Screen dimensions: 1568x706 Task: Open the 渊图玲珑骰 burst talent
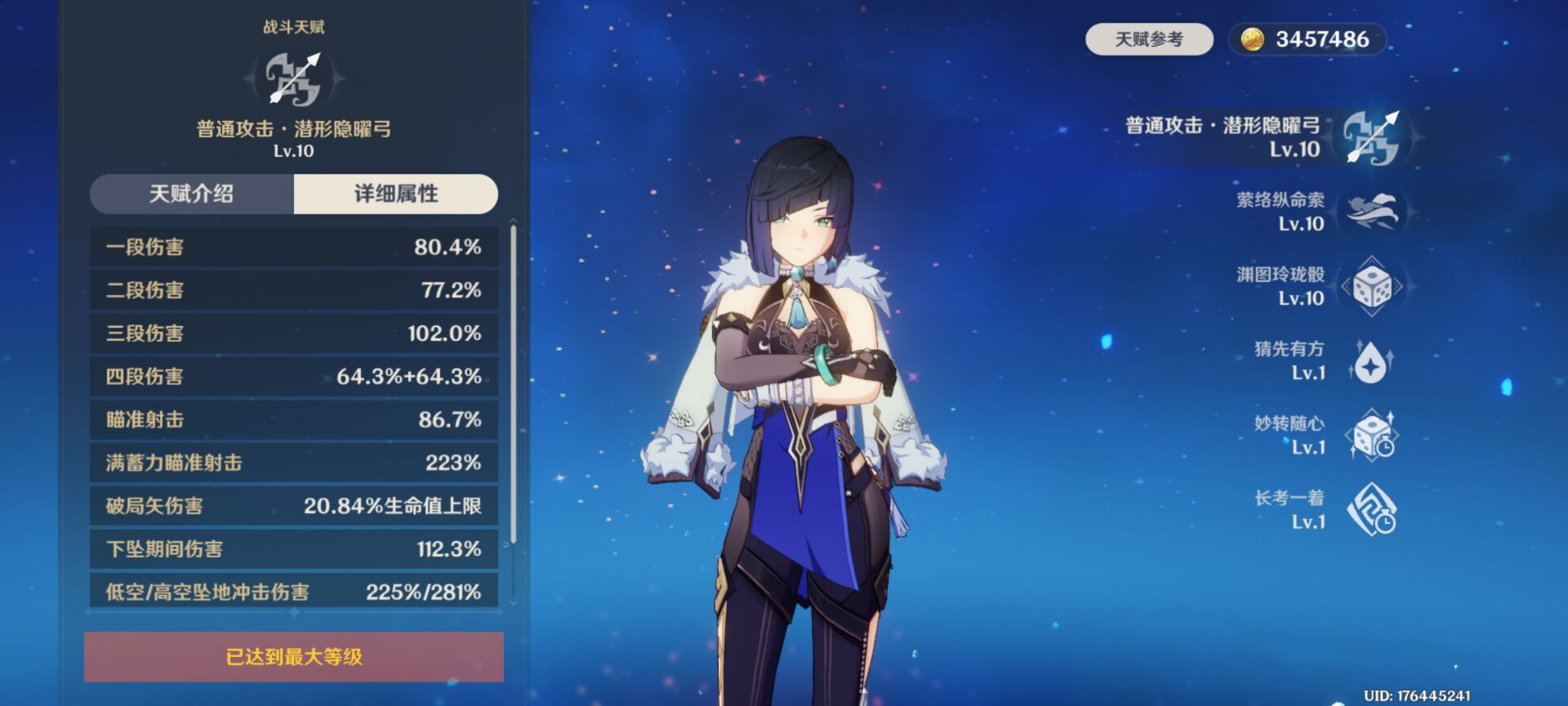point(1372,286)
